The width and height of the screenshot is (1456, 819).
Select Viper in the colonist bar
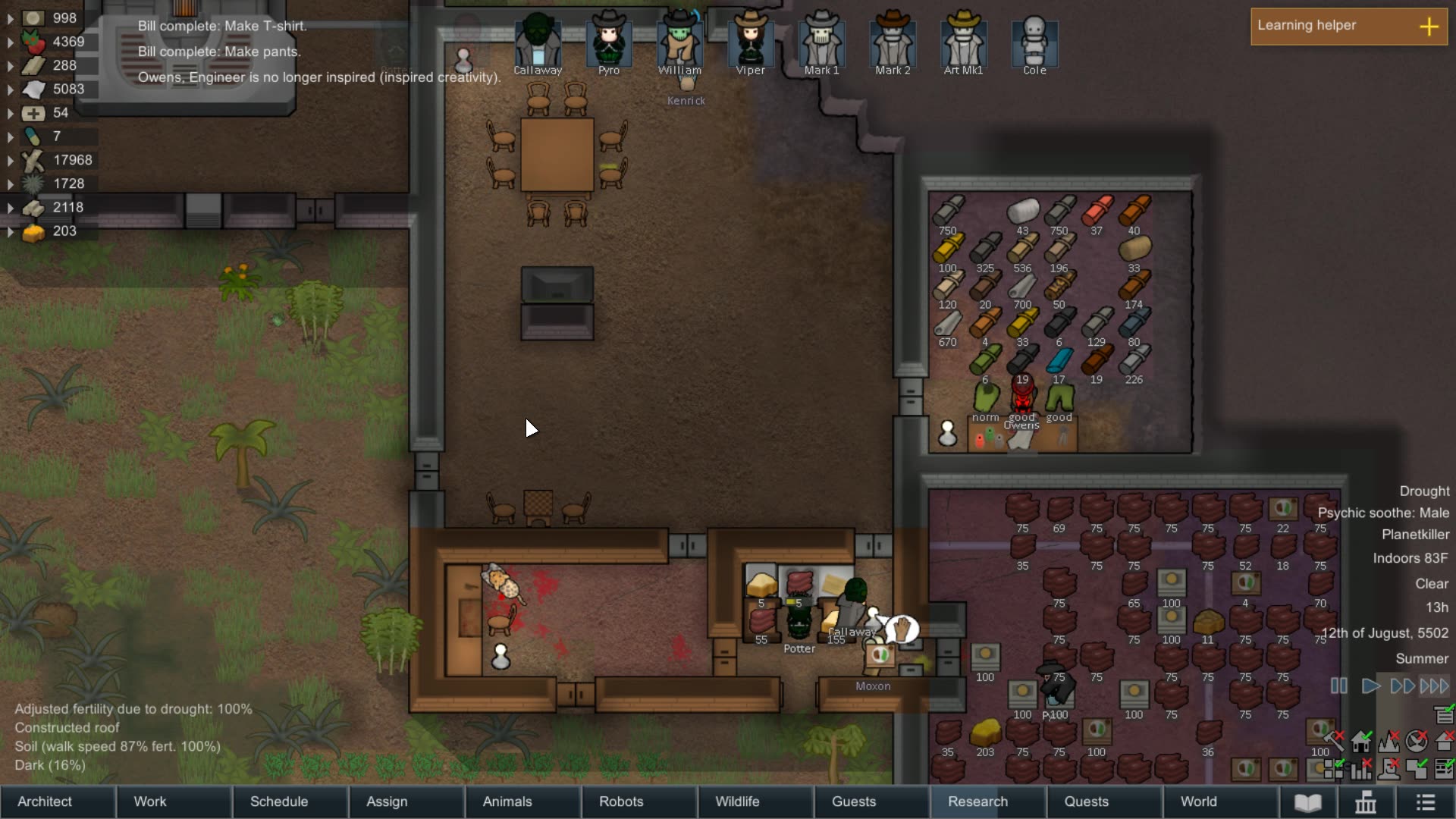(x=749, y=42)
